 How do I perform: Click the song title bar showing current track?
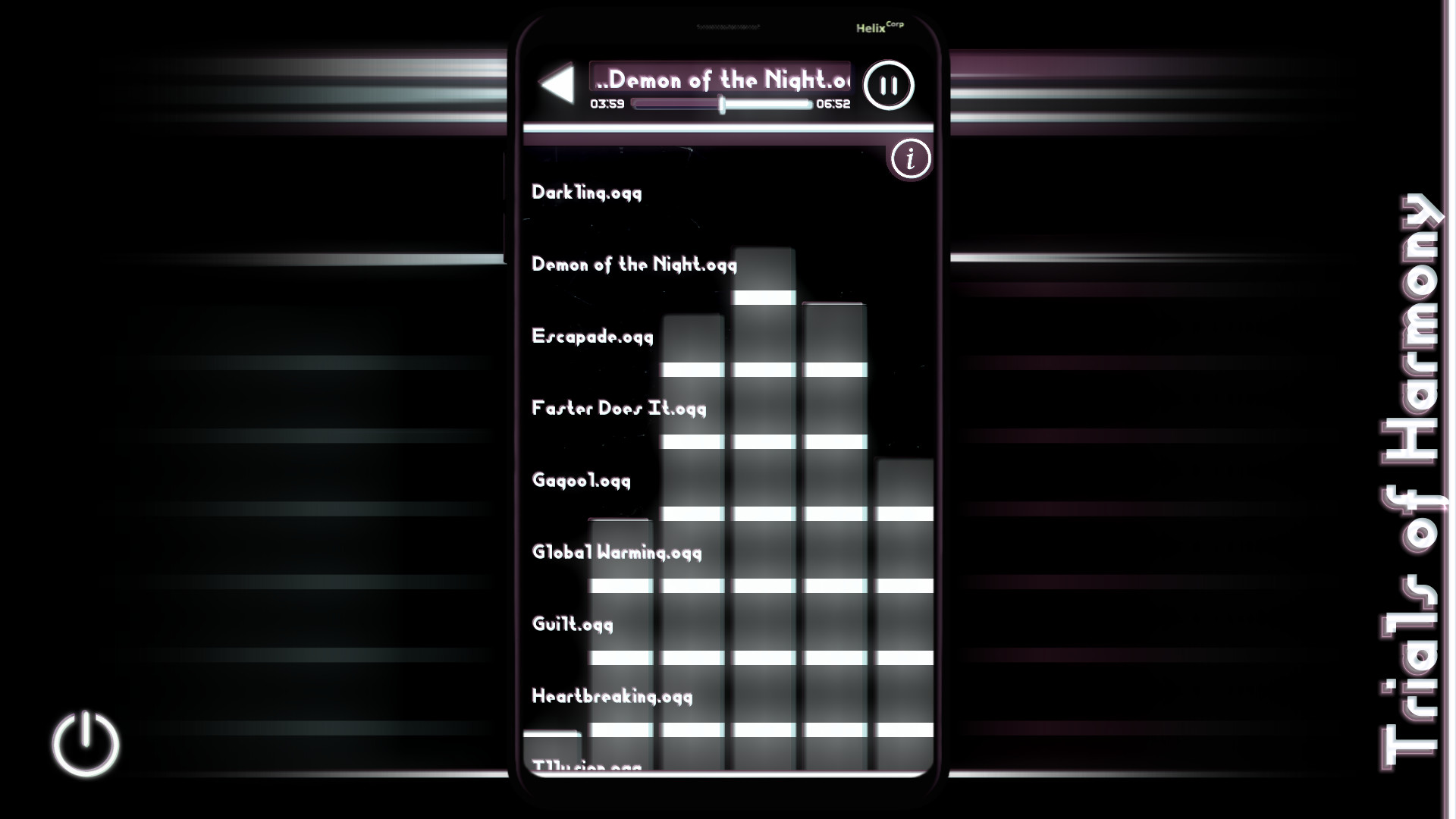point(720,77)
